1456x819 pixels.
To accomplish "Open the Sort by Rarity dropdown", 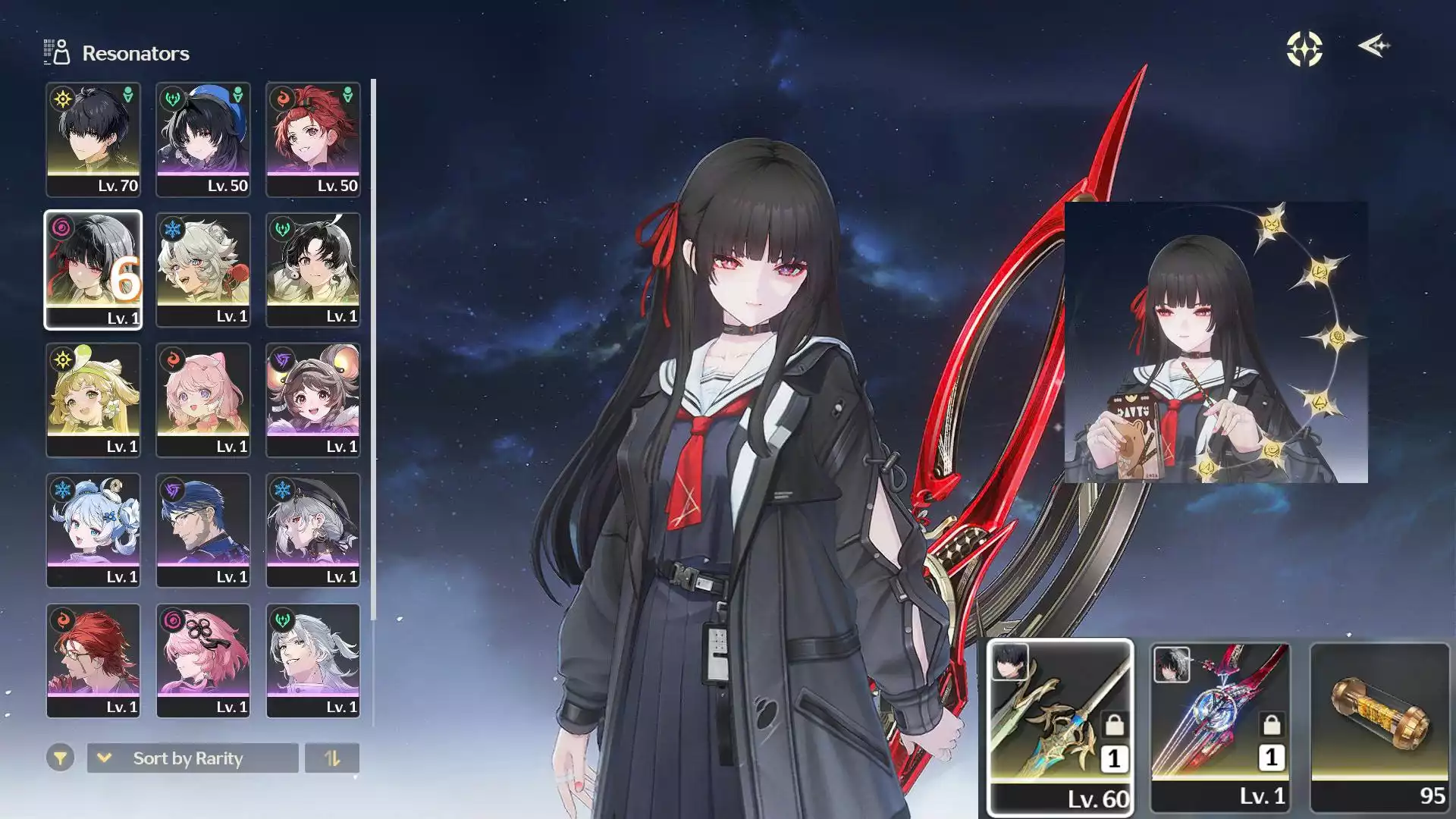I will coord(187,758).
